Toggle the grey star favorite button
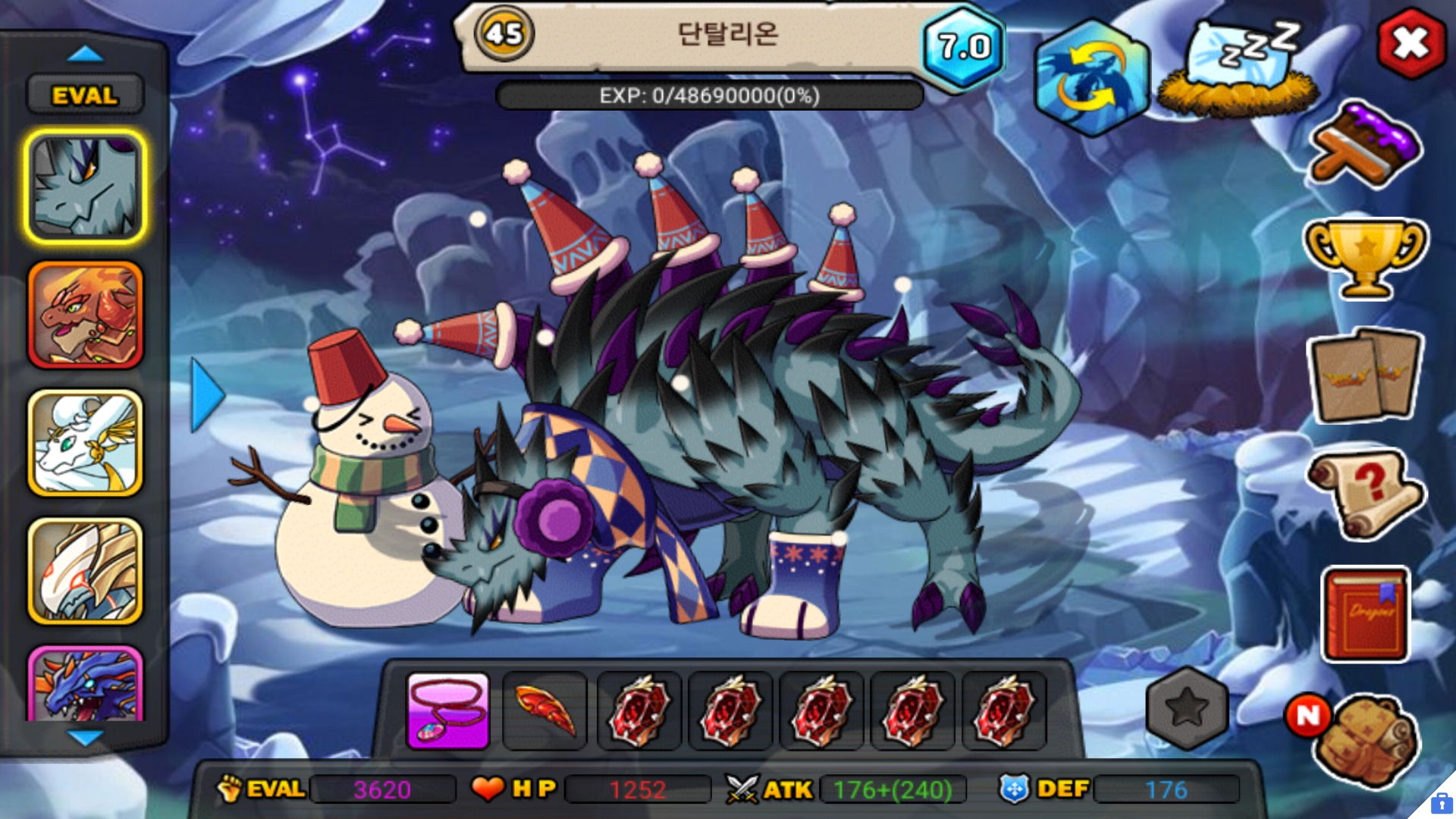The height and width of the screenshot is (819, 1456). coord(1187,709)
